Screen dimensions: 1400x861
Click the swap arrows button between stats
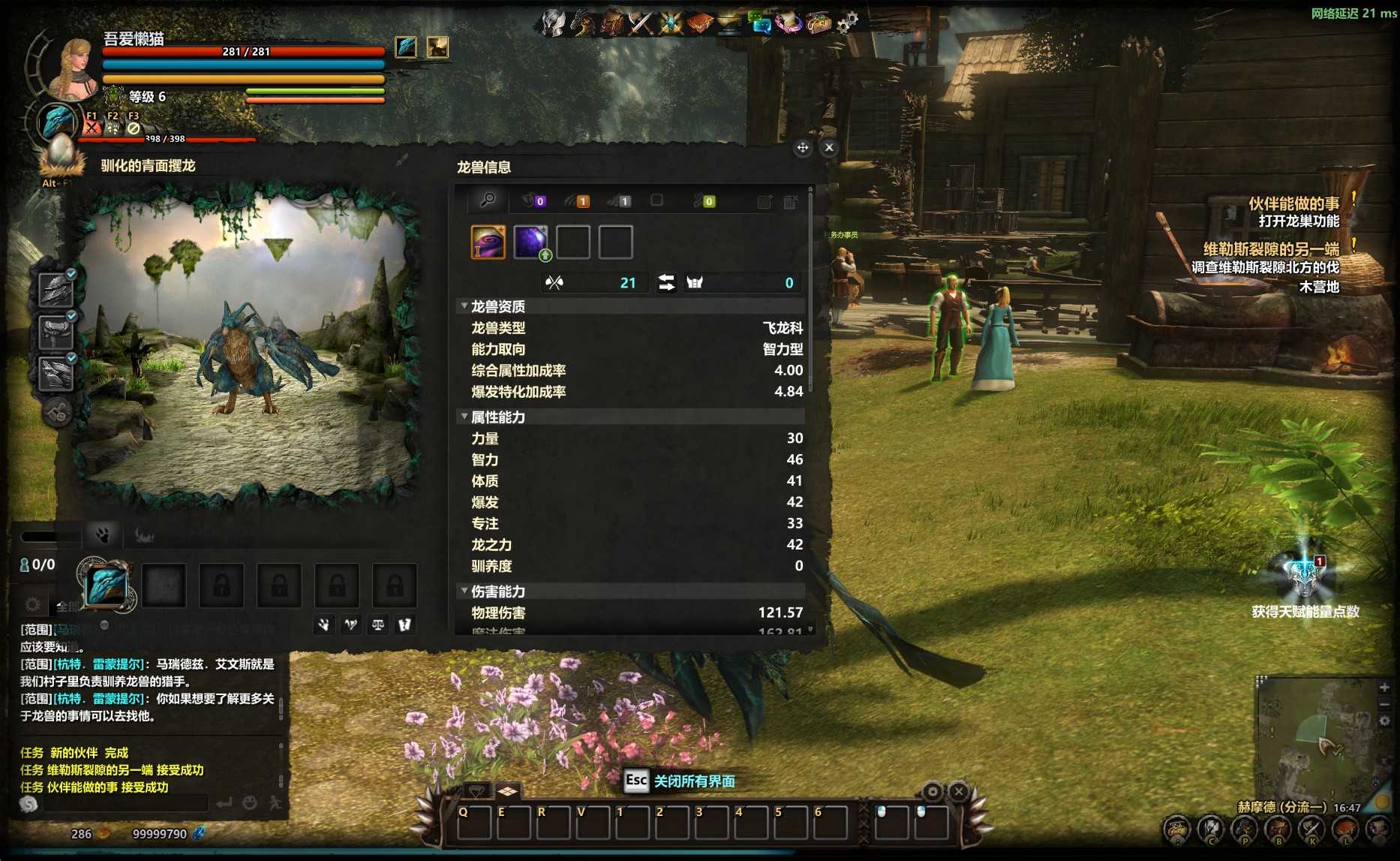(x=666, y=283)
